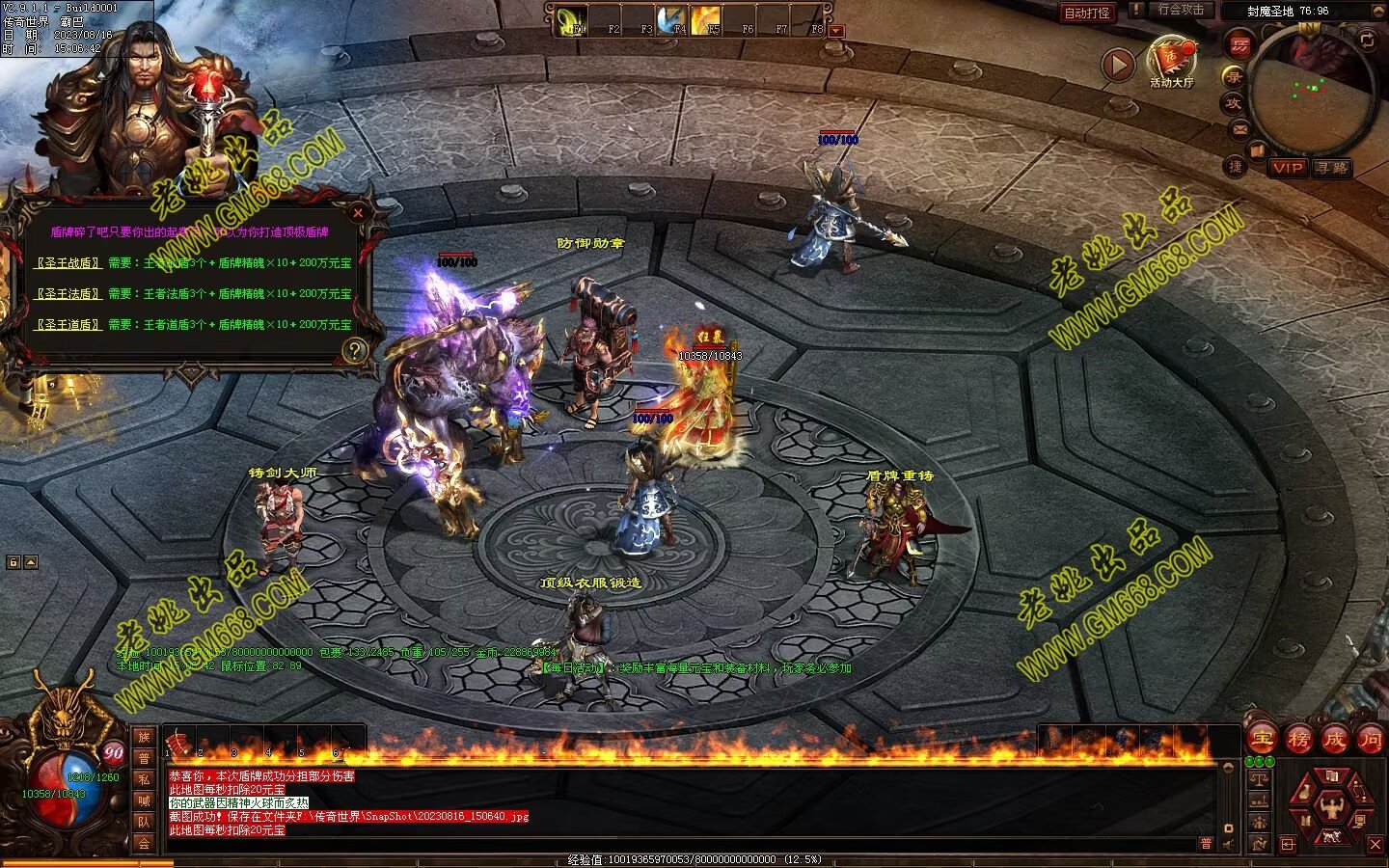Click the red X button at bottom right
The width and height of the screenshot is (1389, 868).
tap(1375, 844)
